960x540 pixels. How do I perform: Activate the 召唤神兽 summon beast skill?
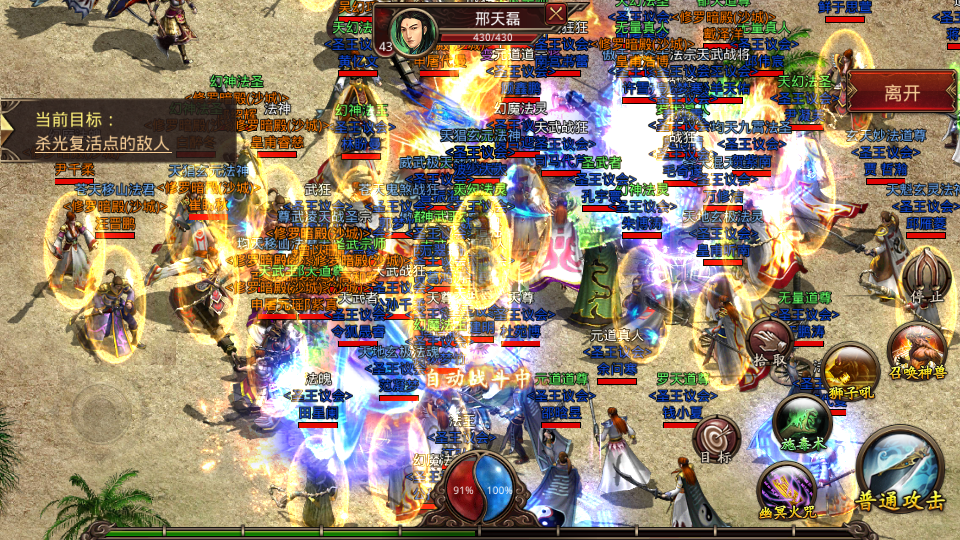click(916, 352)
